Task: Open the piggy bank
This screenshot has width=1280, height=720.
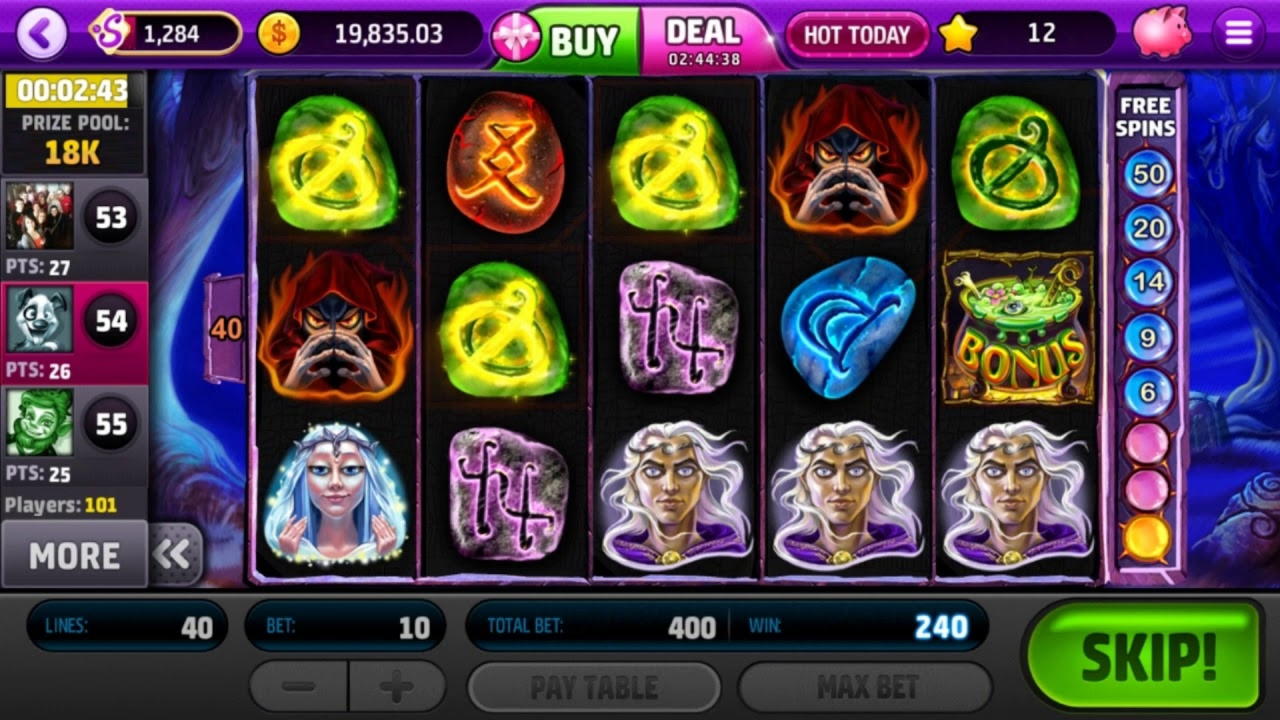Action: tap(1162, 33)
